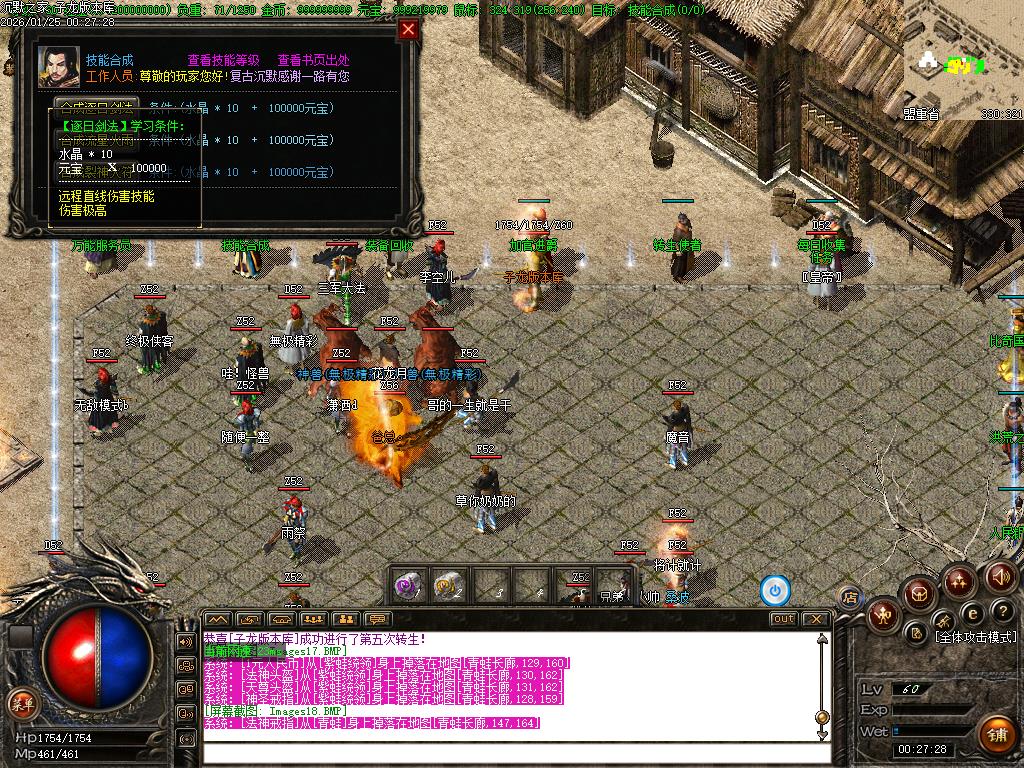The height and width of the screenshot is (768, 1024).
Task: Open the minimap of 盟重省
Action: (960, 60)
